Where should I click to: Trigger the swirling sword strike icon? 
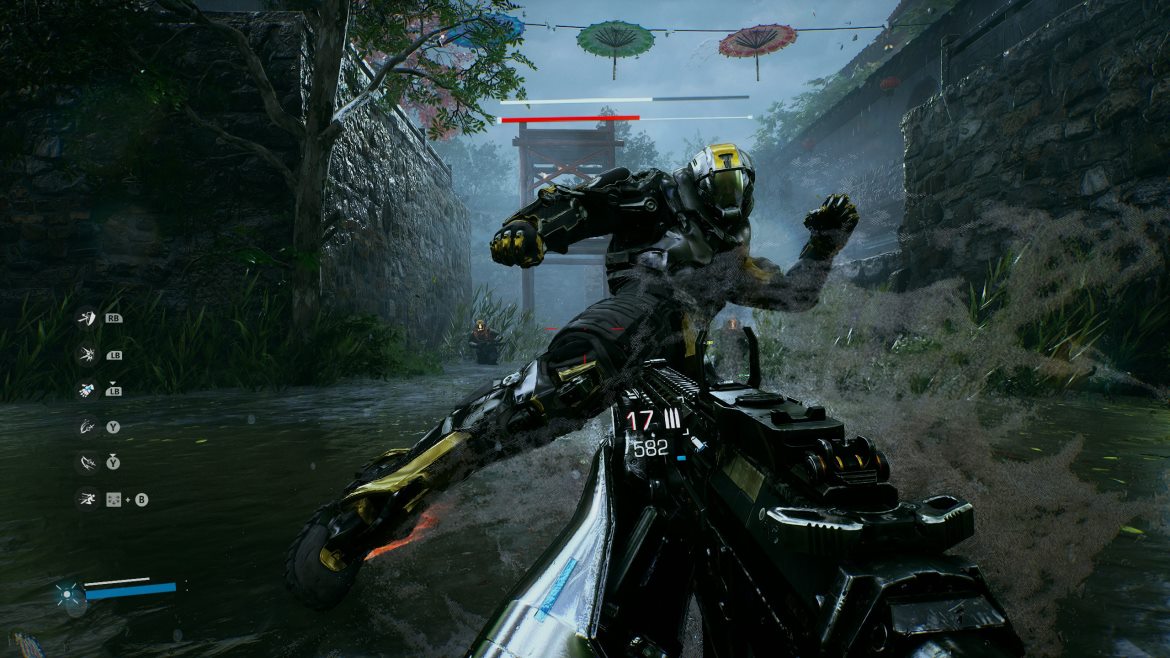click(87, 427)
